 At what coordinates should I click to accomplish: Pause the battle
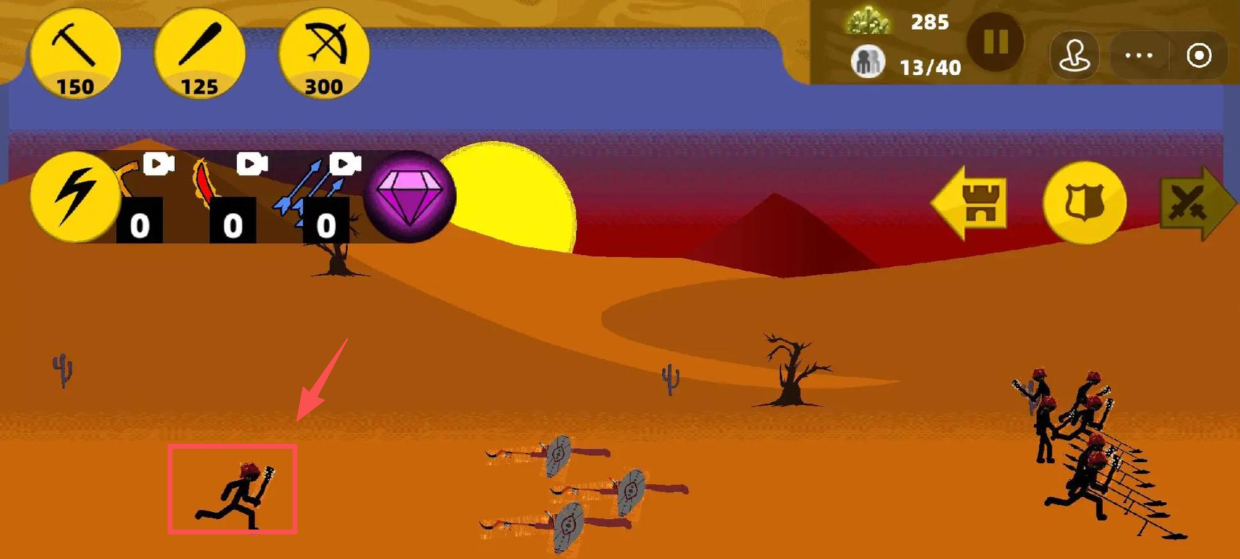(x=995, y=43)
